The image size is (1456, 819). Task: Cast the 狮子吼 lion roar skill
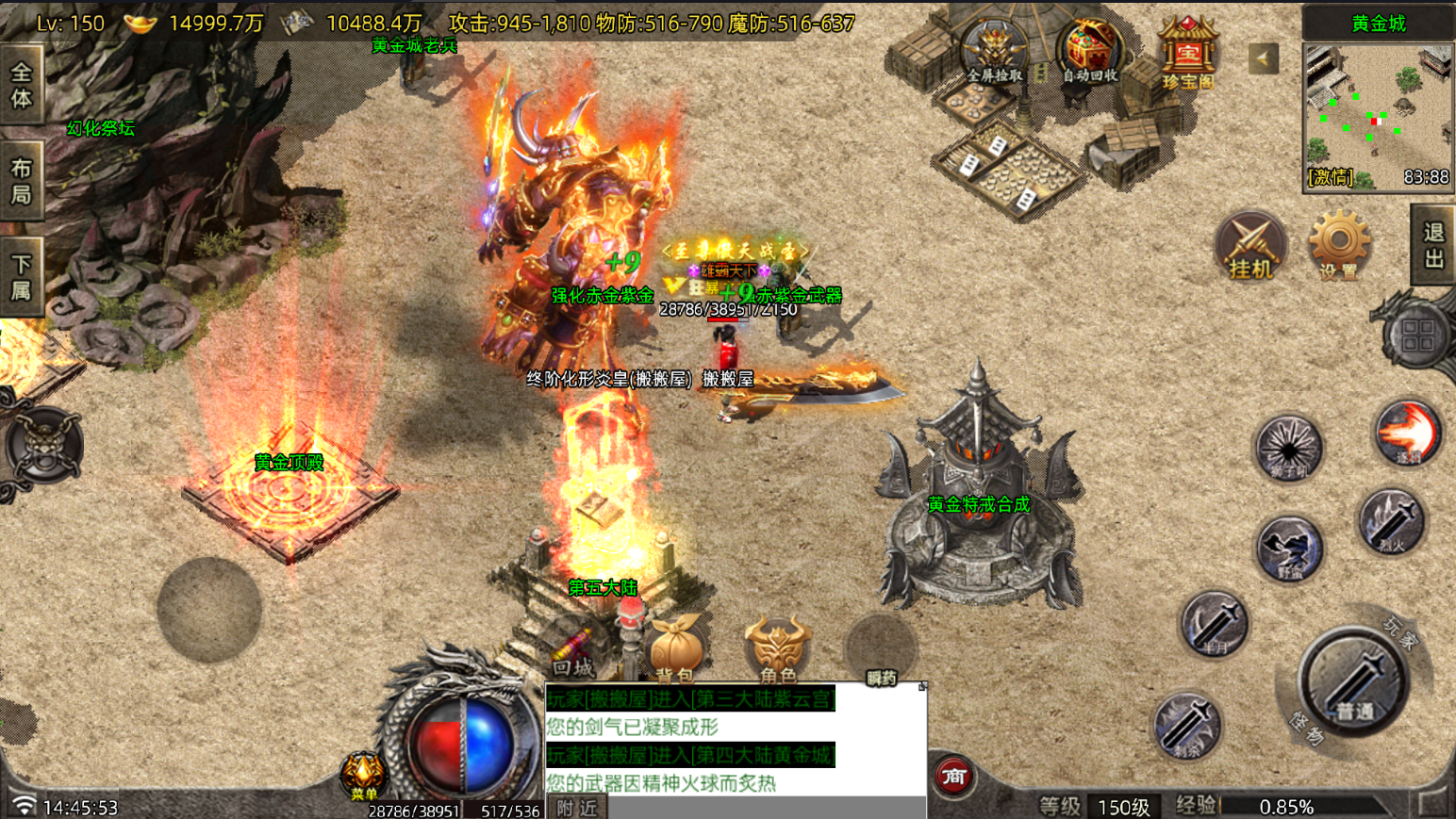(x=1288, y=446)
